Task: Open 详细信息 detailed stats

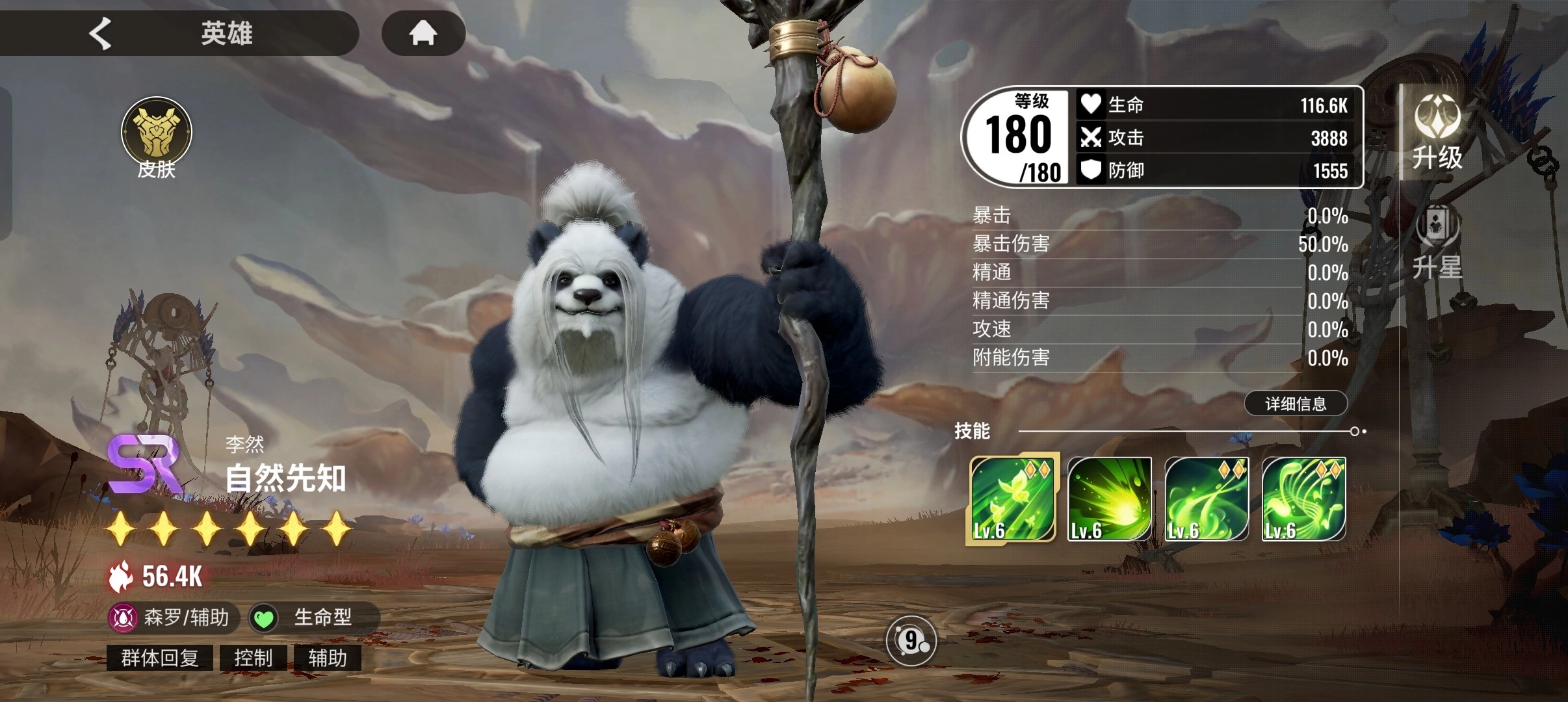Action: 1296,404
